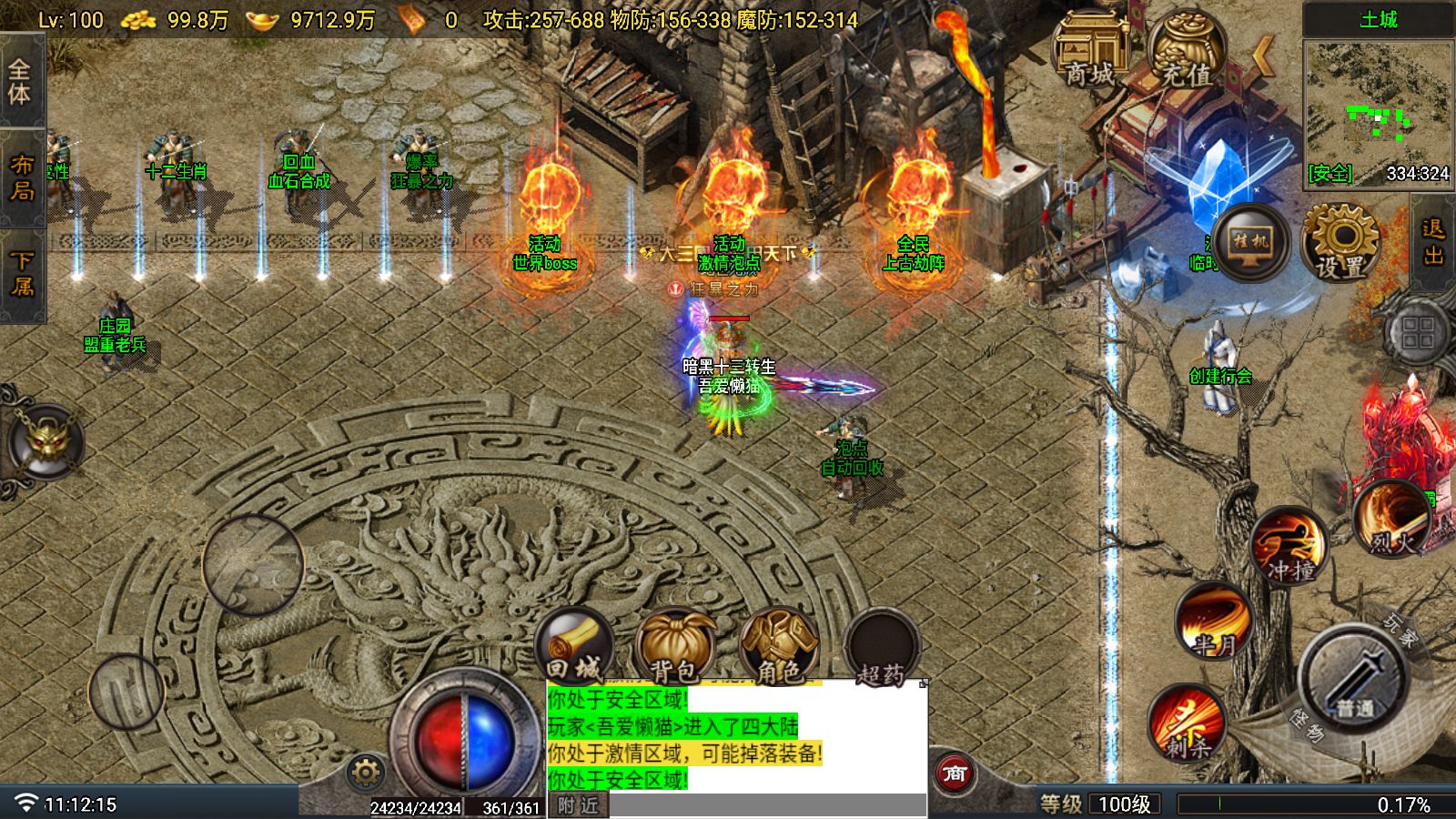Image resolution: width=1456 pixels, height=819 pixels.
Task: Activate the 刺杀 skill
Action: [x=1188, y=723]
